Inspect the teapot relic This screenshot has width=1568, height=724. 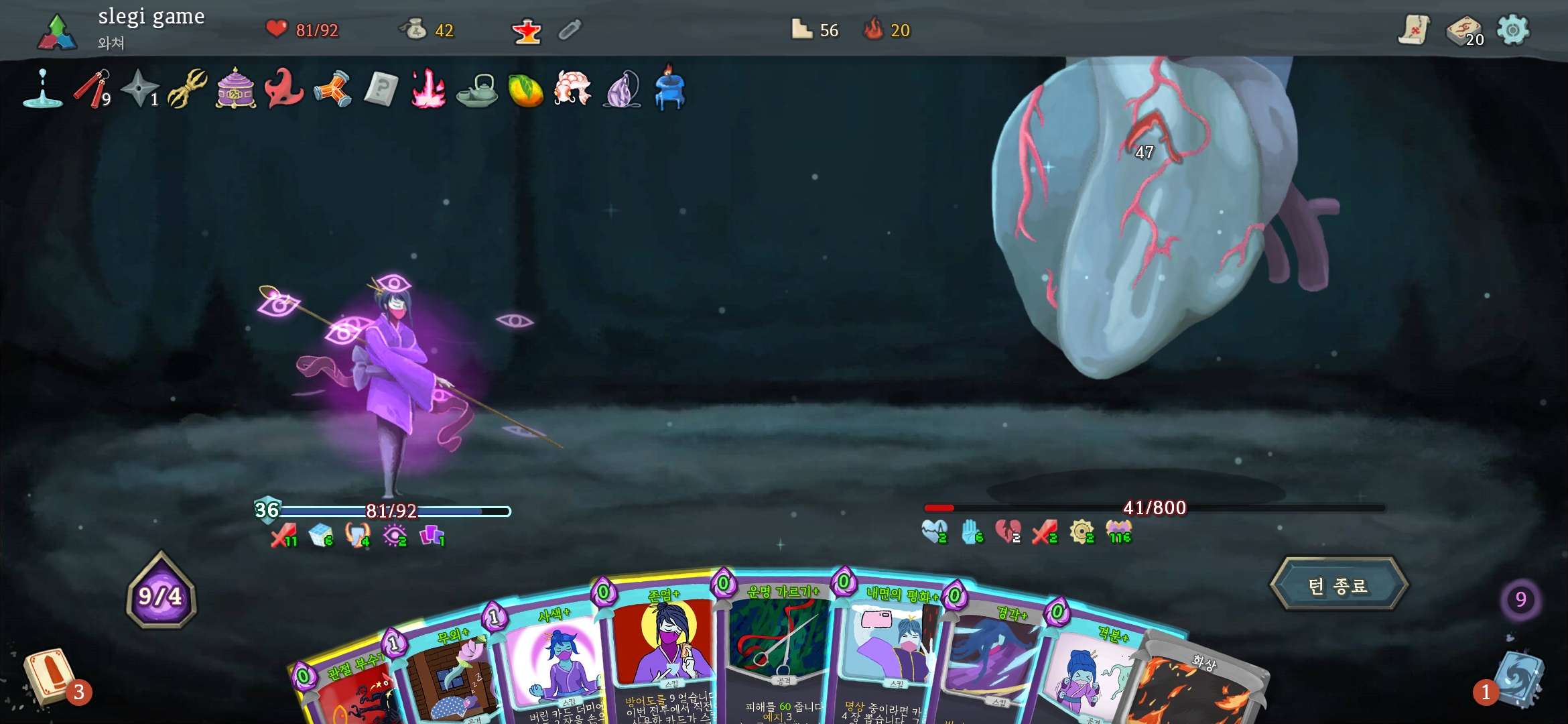[476, 90]
